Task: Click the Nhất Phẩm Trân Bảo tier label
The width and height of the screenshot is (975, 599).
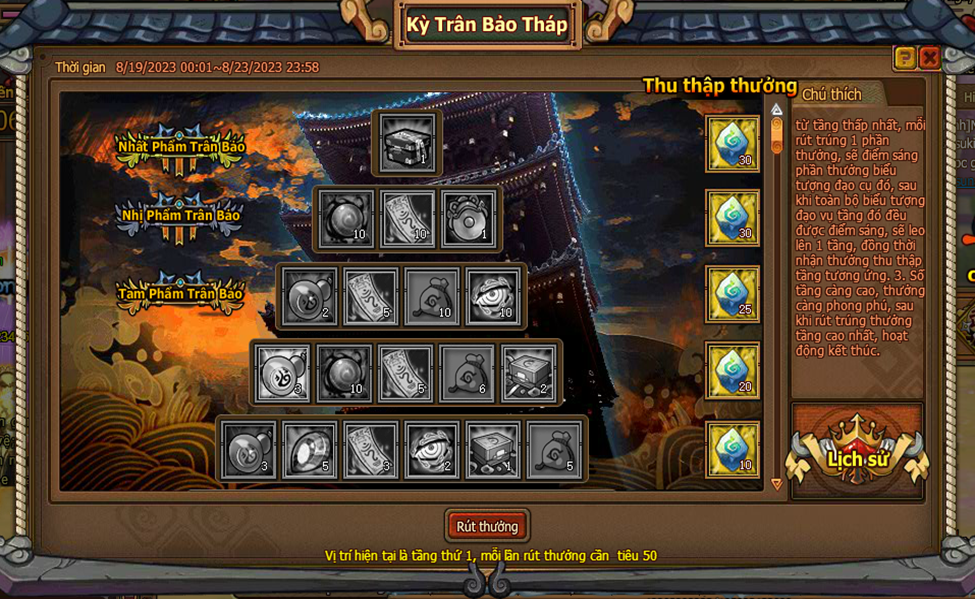Action: 181,146
